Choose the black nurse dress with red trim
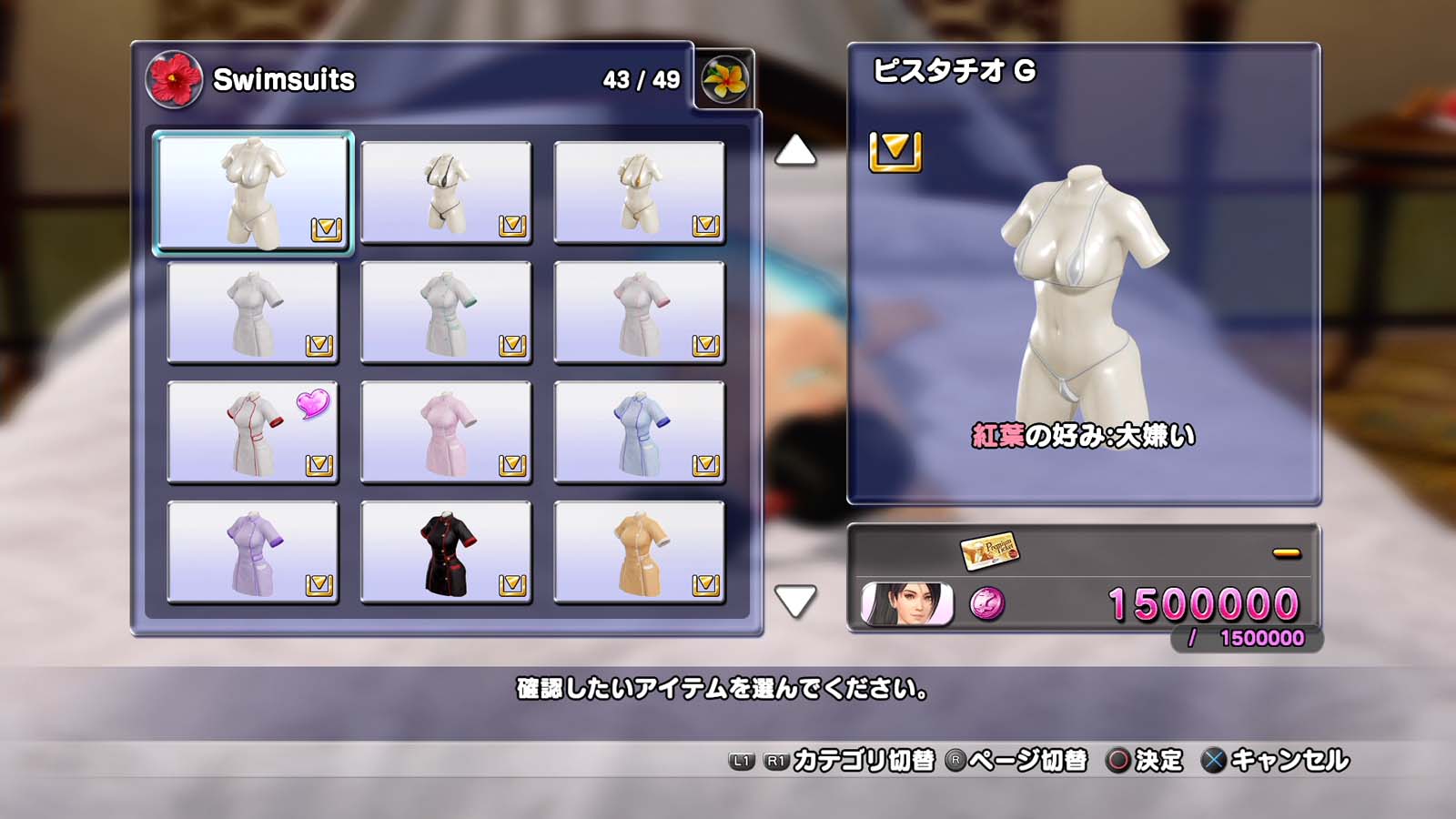Image resolution: width=1456 pixels, height=819 pixels. pyautogui.click(x=446, y=552)
